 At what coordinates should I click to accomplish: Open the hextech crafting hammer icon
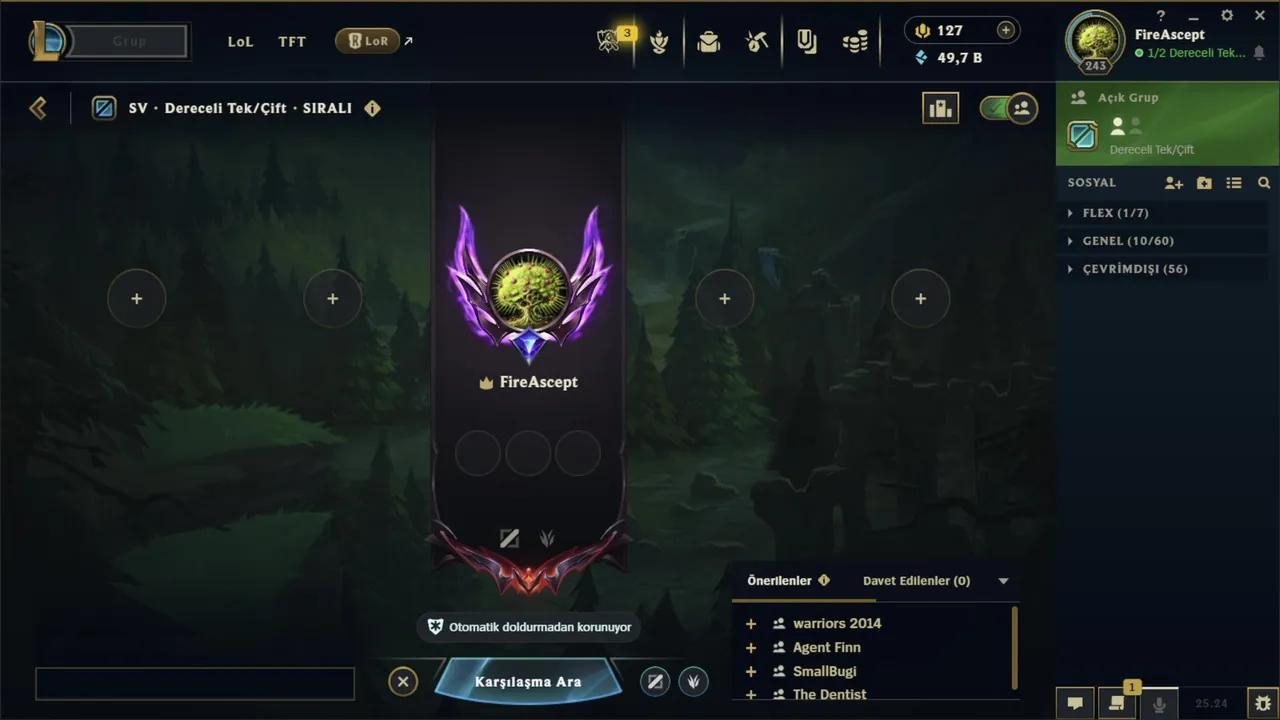[757, 41]
